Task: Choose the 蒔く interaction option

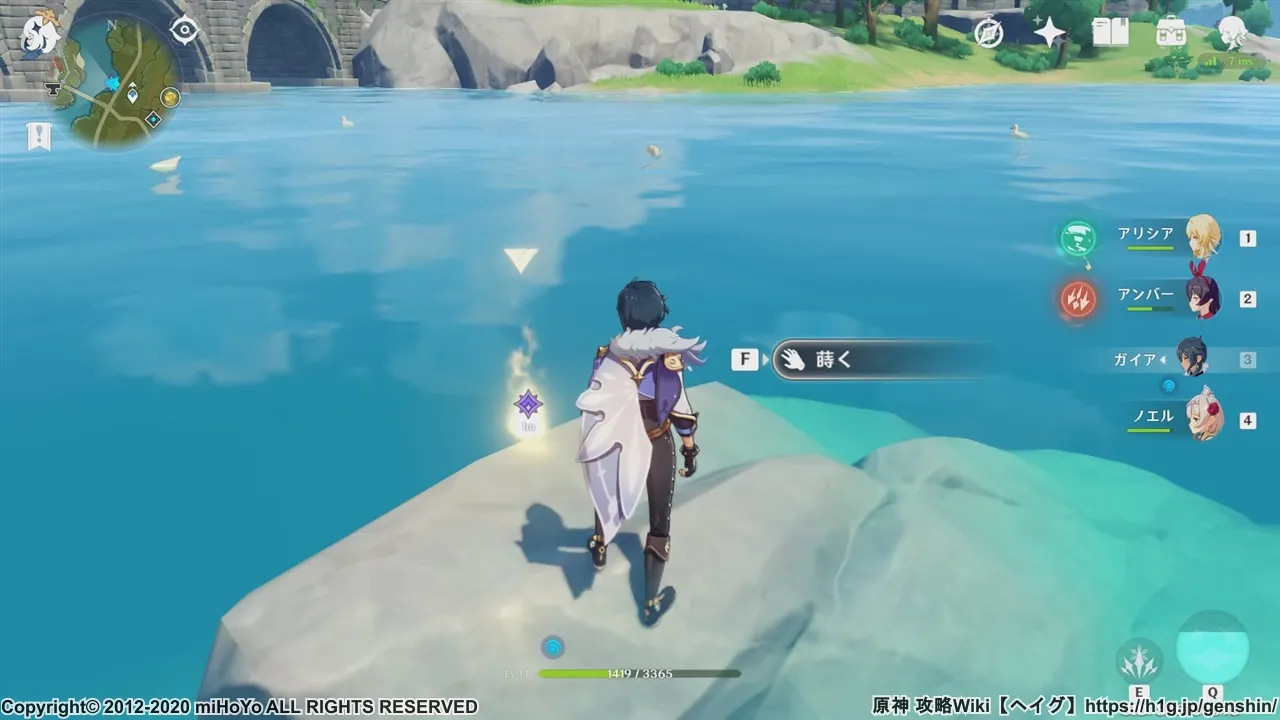Action: [x=880, y=360]
